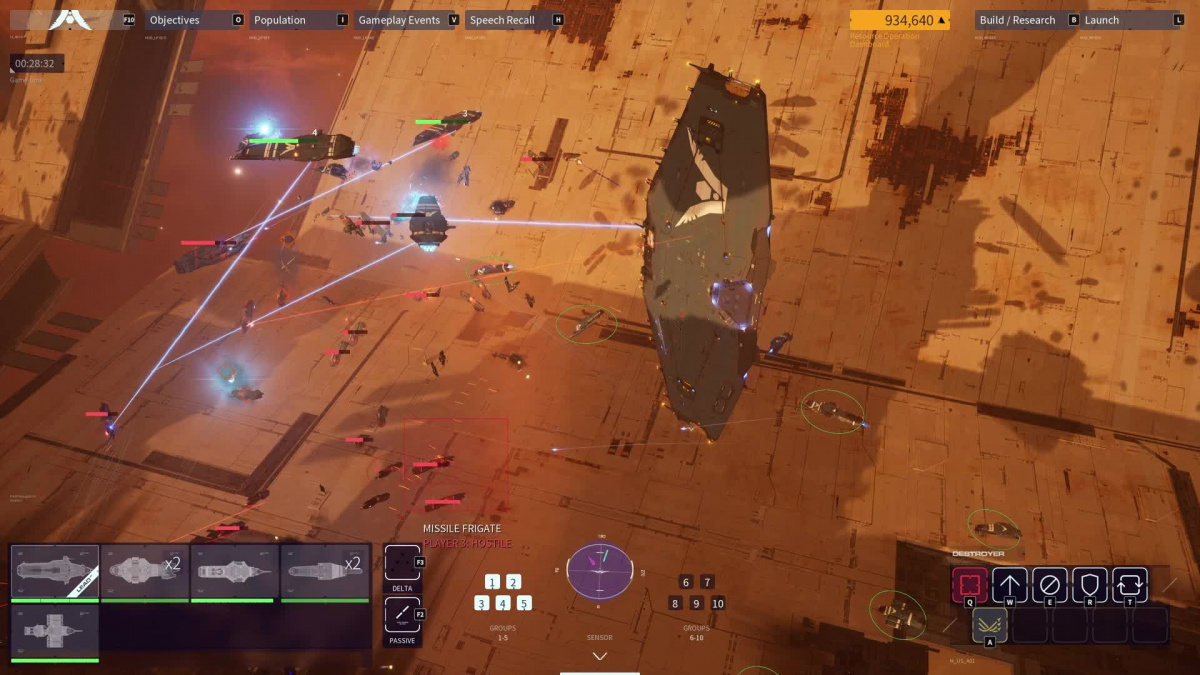
Task: Activate the red attack command icon
Action: [969, 585]
